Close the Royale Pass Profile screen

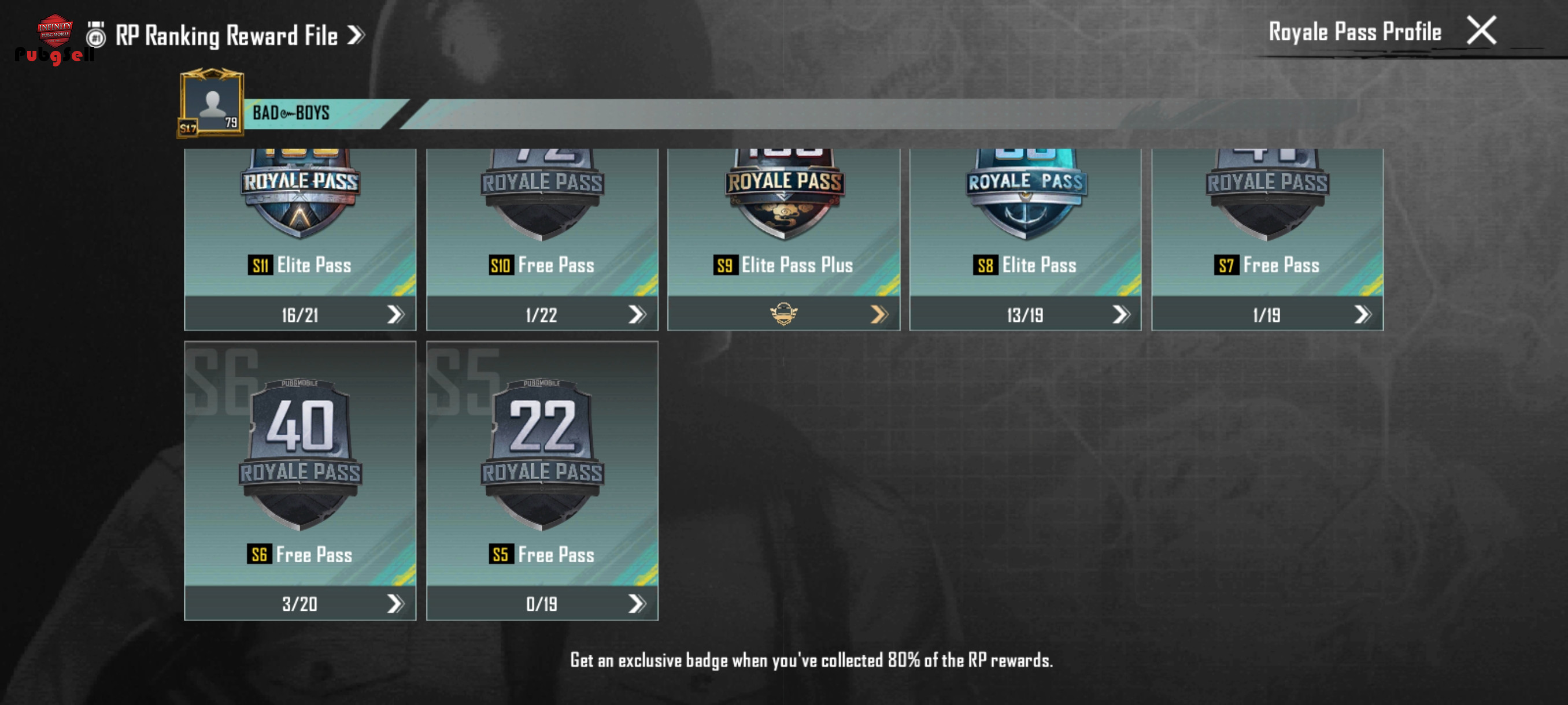(1480, 31)
